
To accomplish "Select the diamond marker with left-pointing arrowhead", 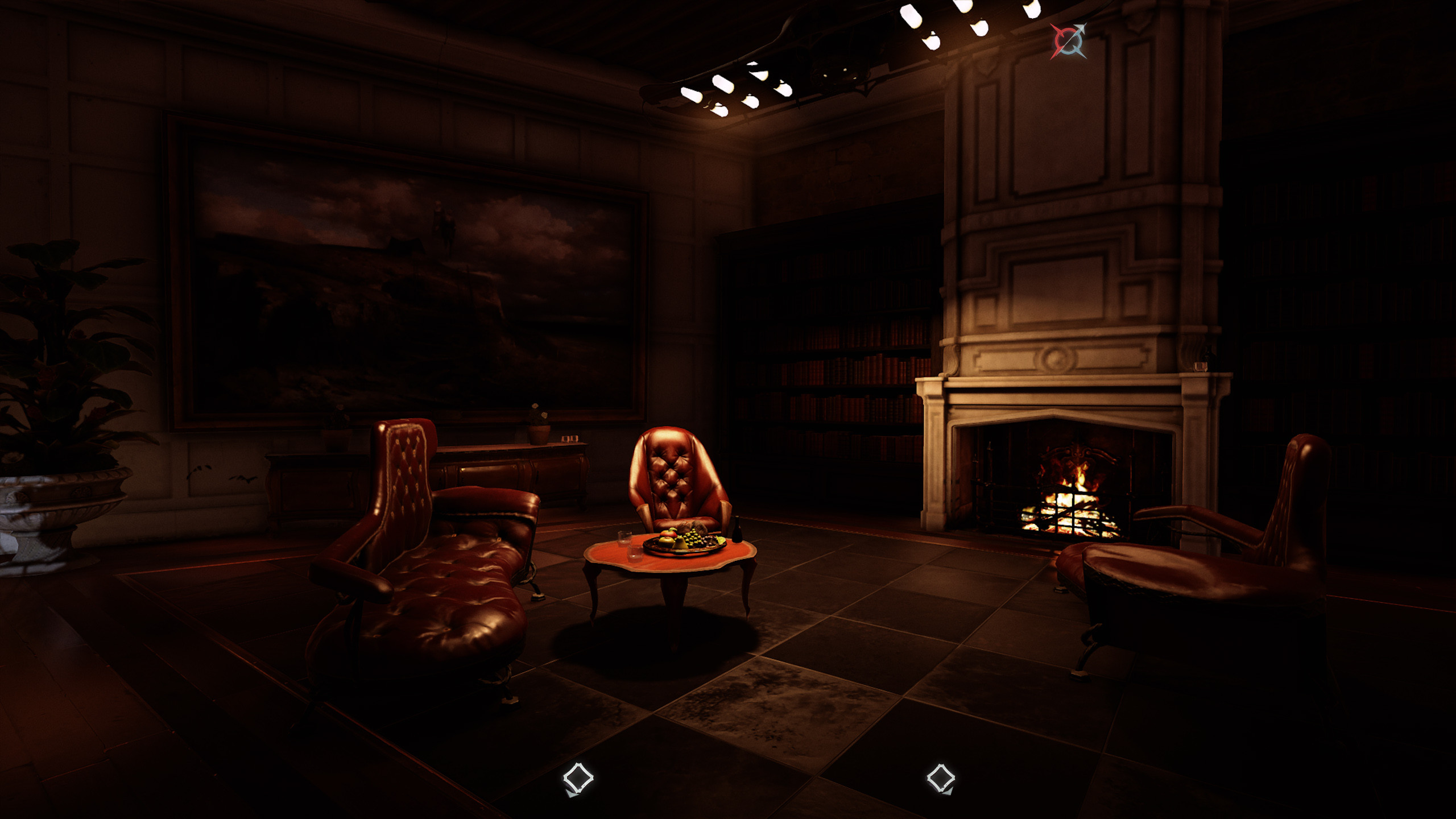I will tap(578, 779).
